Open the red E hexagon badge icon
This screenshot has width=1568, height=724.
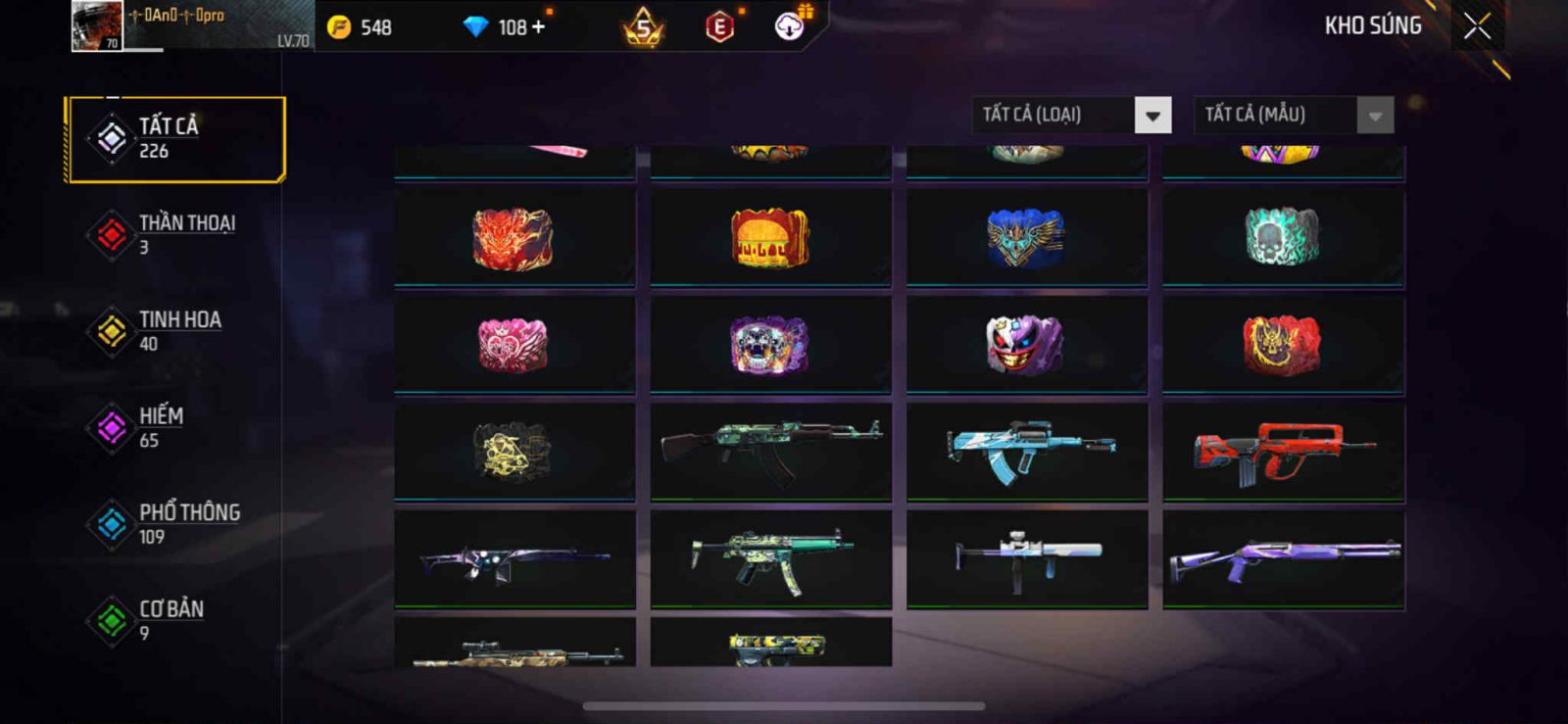click(719, 27)
